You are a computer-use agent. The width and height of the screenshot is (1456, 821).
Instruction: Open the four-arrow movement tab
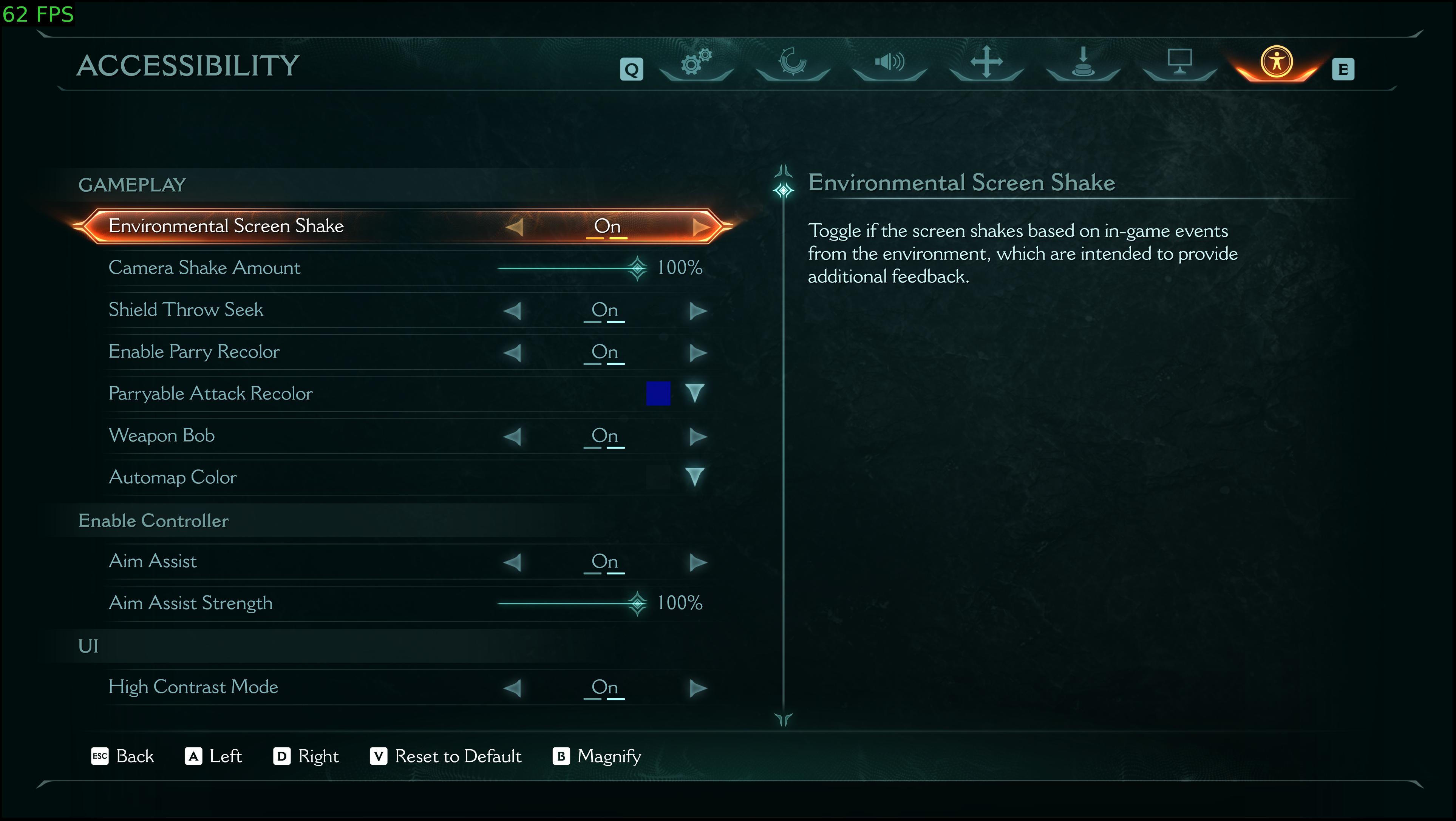tap(986, 62)
